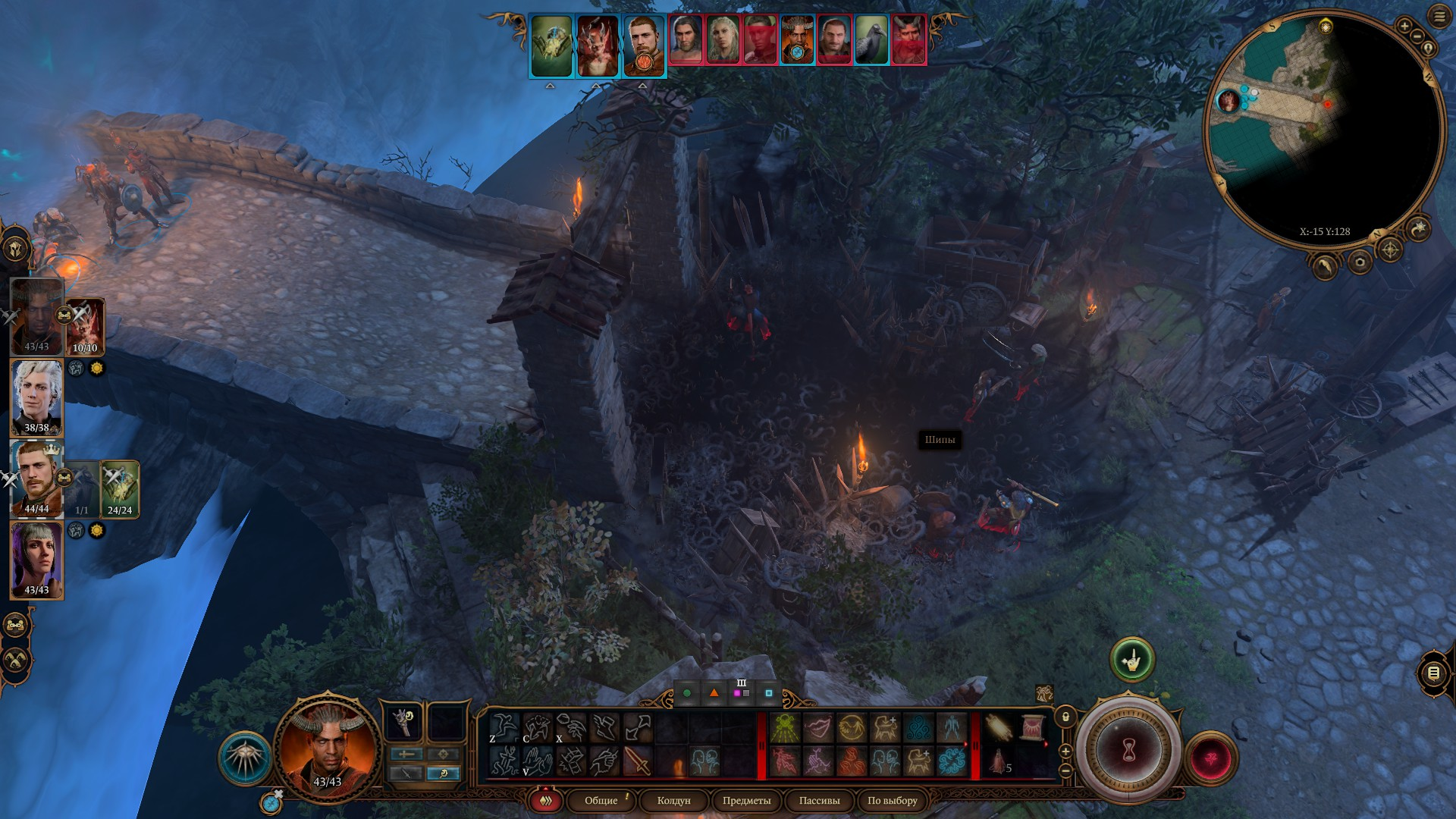
Task: Click the red rose reaction button
Action: pyautogui.click(x=1210, y=758)
